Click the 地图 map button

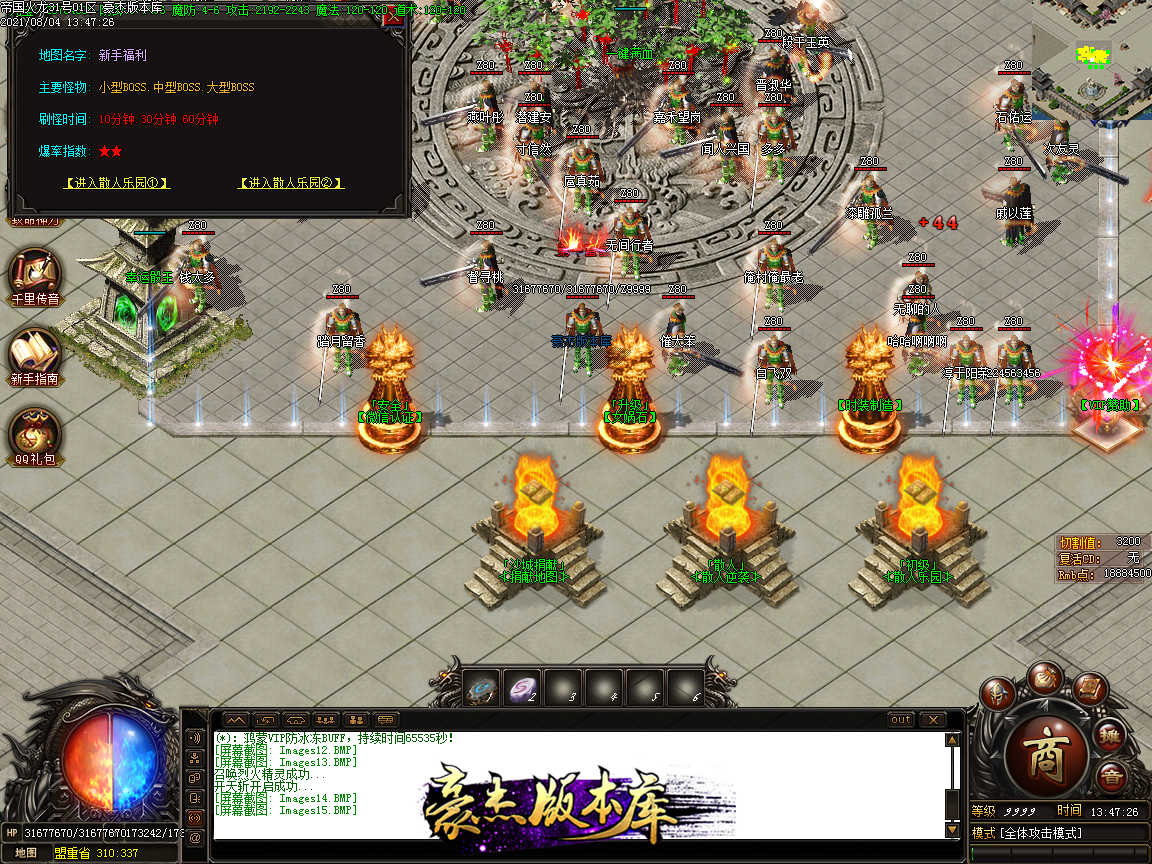pyautogui.click(x=26, y=853)
